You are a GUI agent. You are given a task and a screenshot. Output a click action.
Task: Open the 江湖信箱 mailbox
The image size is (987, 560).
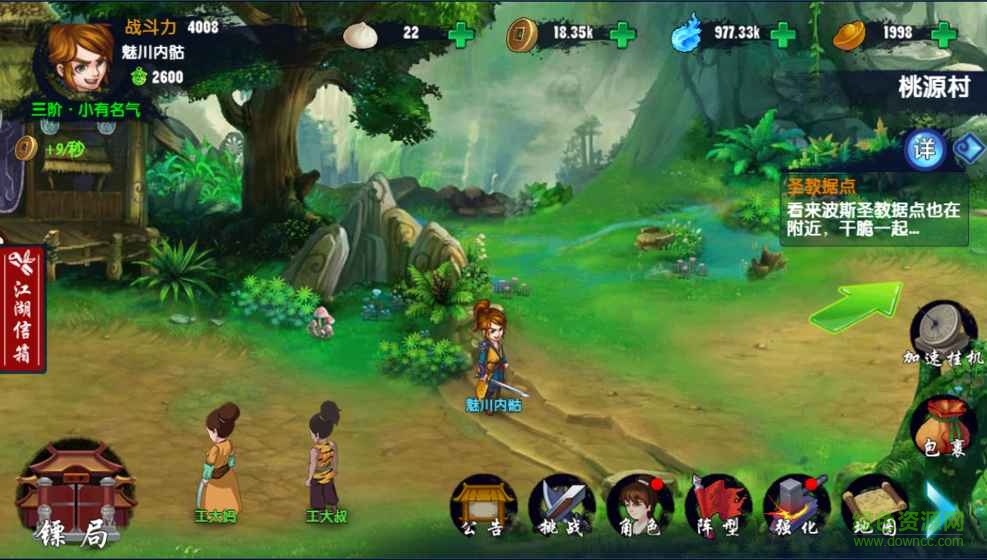pos(23,307)
